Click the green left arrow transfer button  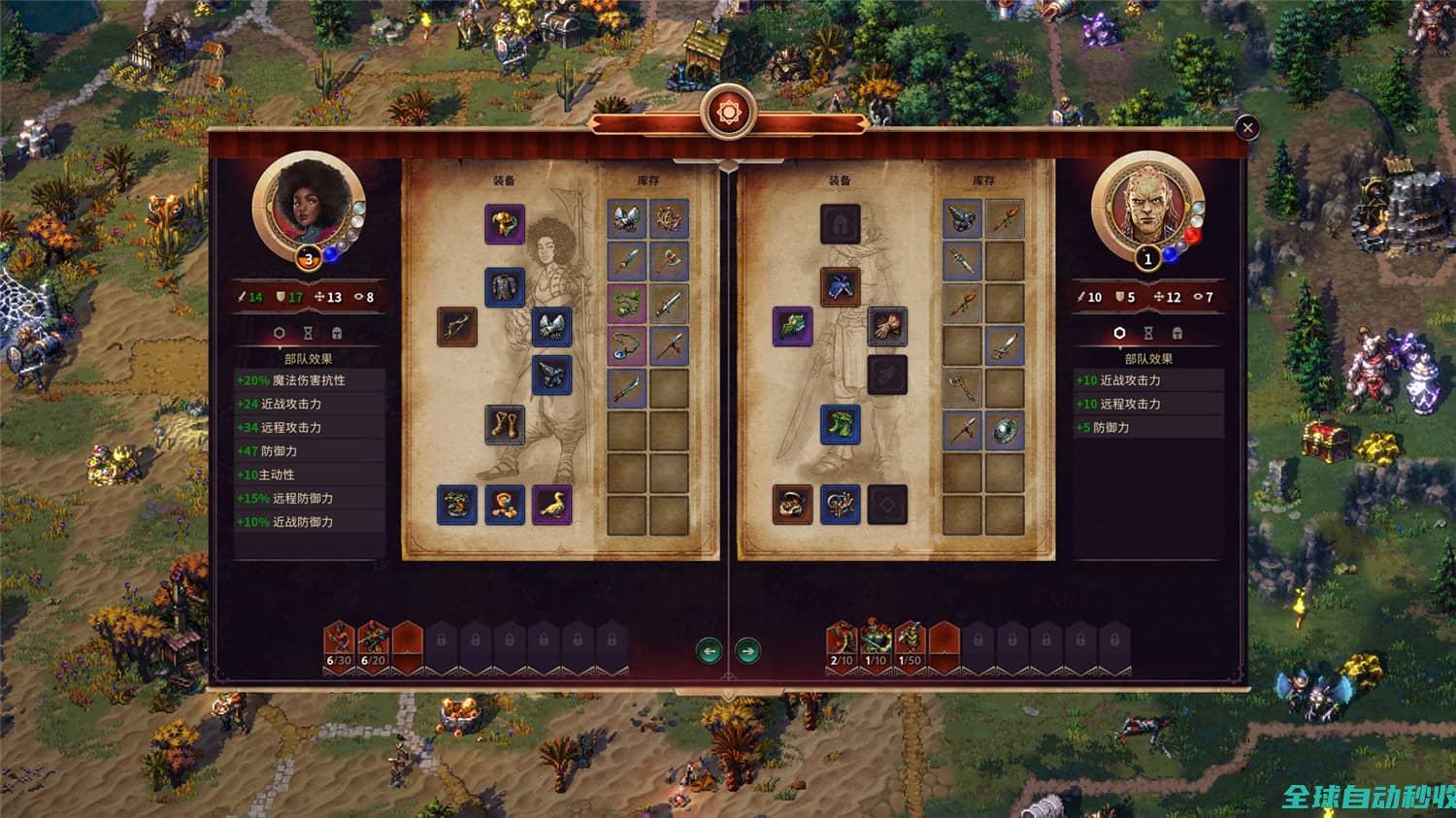(710, 650)
